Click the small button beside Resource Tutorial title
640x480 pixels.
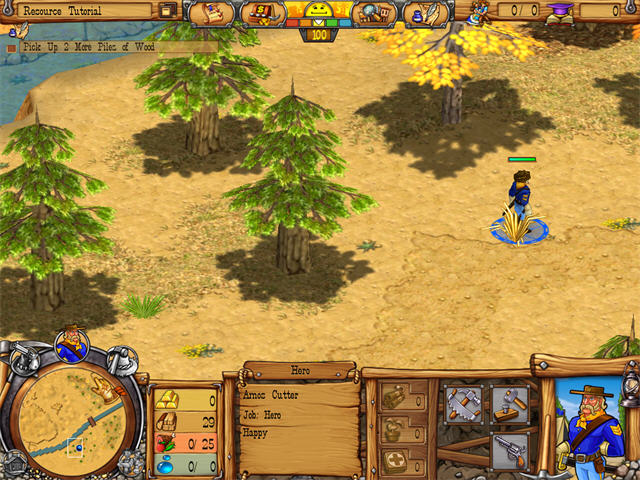coord(167,10)
